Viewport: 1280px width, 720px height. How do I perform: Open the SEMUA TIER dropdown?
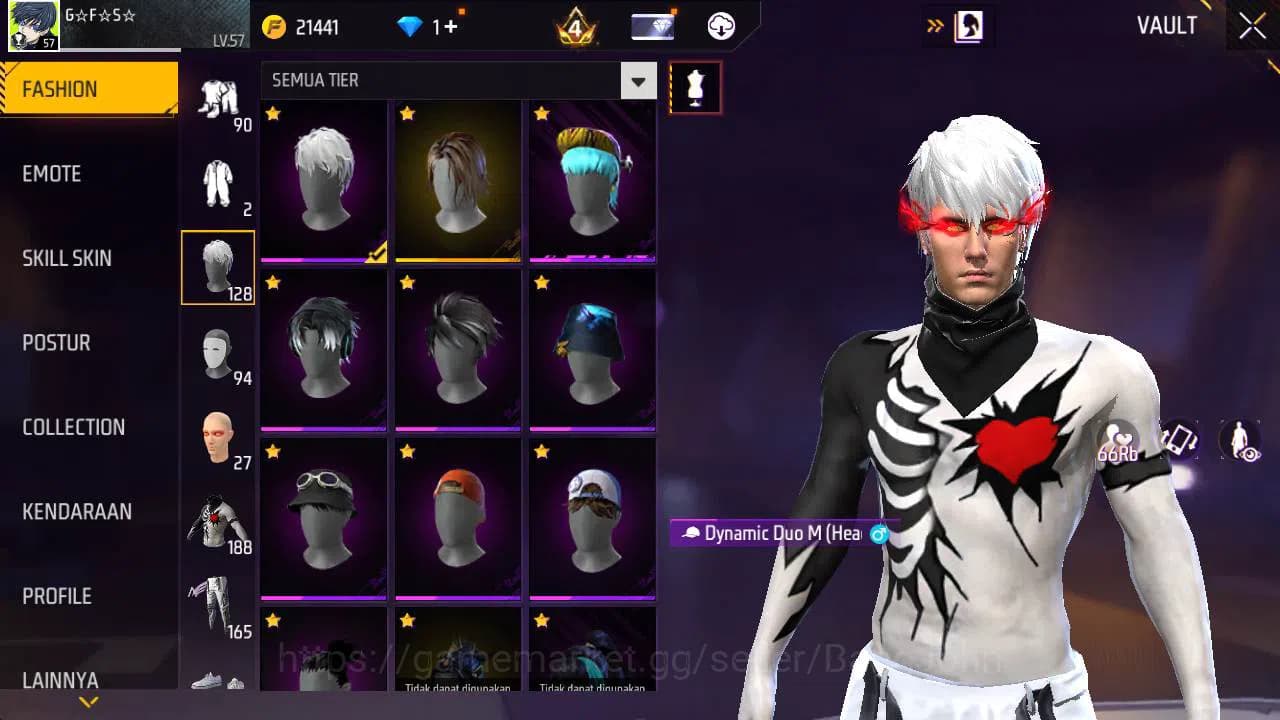tap(455, 80)
